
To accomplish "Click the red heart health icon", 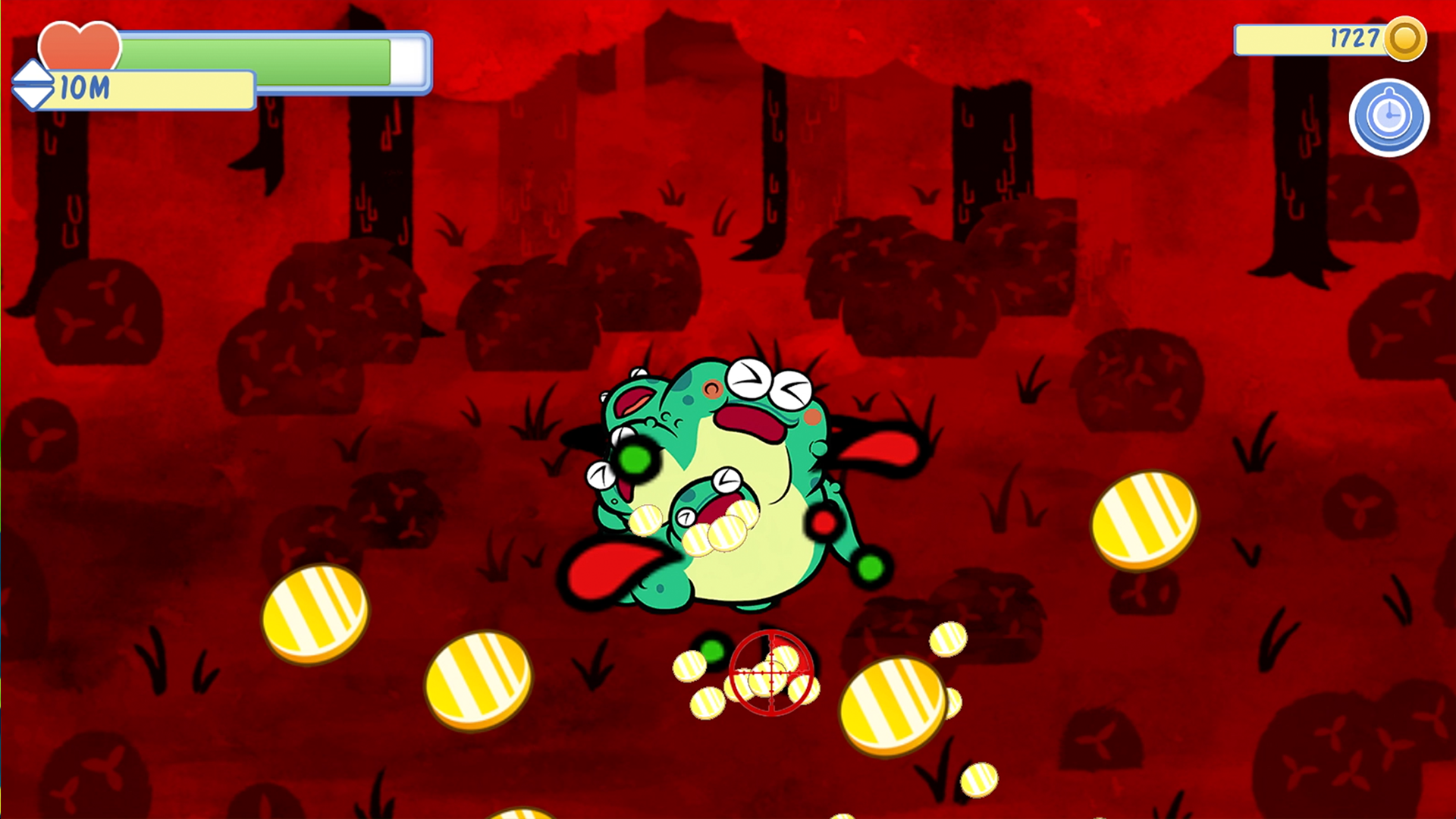I will [x=80, y=45].
